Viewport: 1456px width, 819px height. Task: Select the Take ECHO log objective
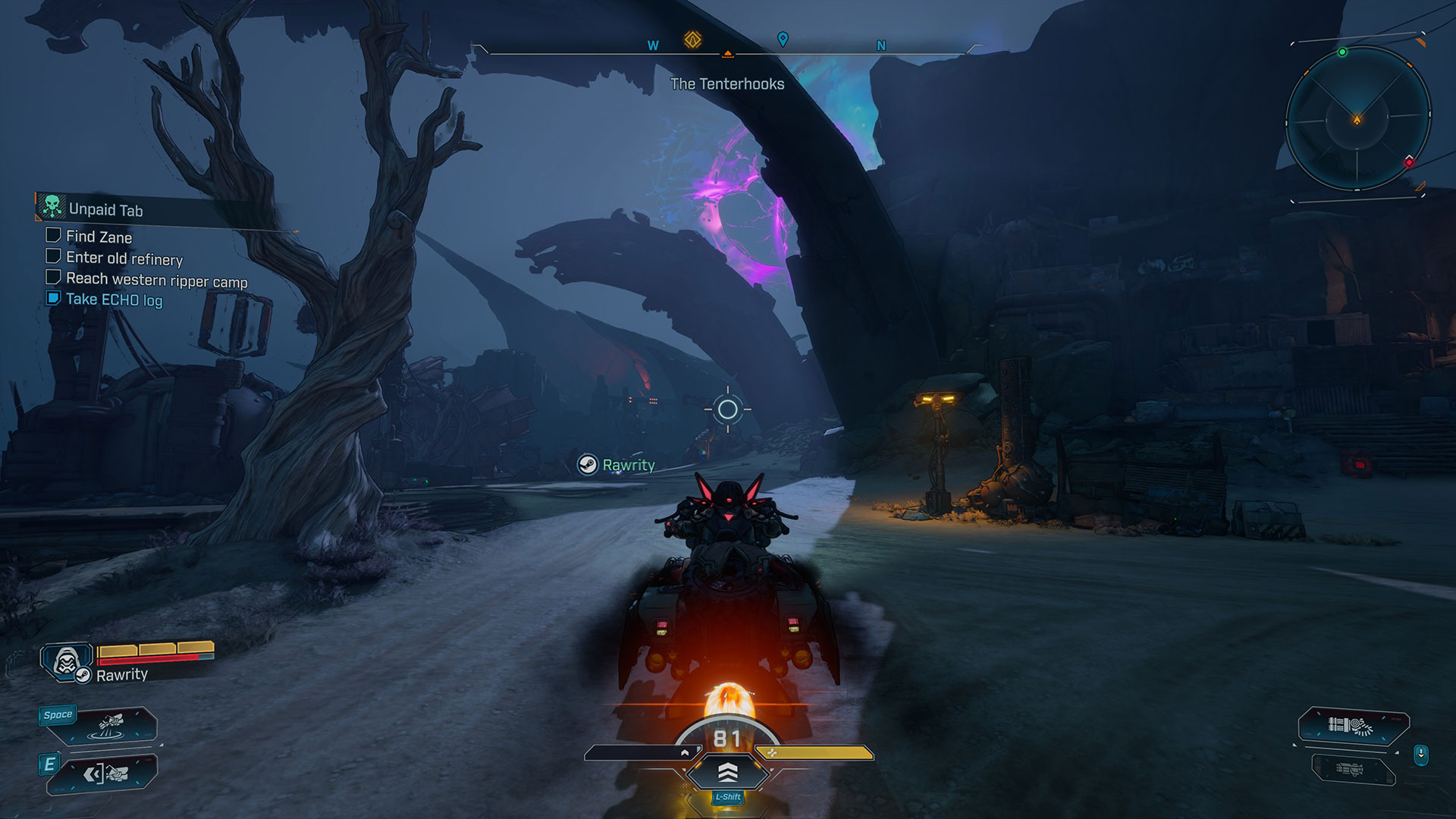click(x=114, y=300)
